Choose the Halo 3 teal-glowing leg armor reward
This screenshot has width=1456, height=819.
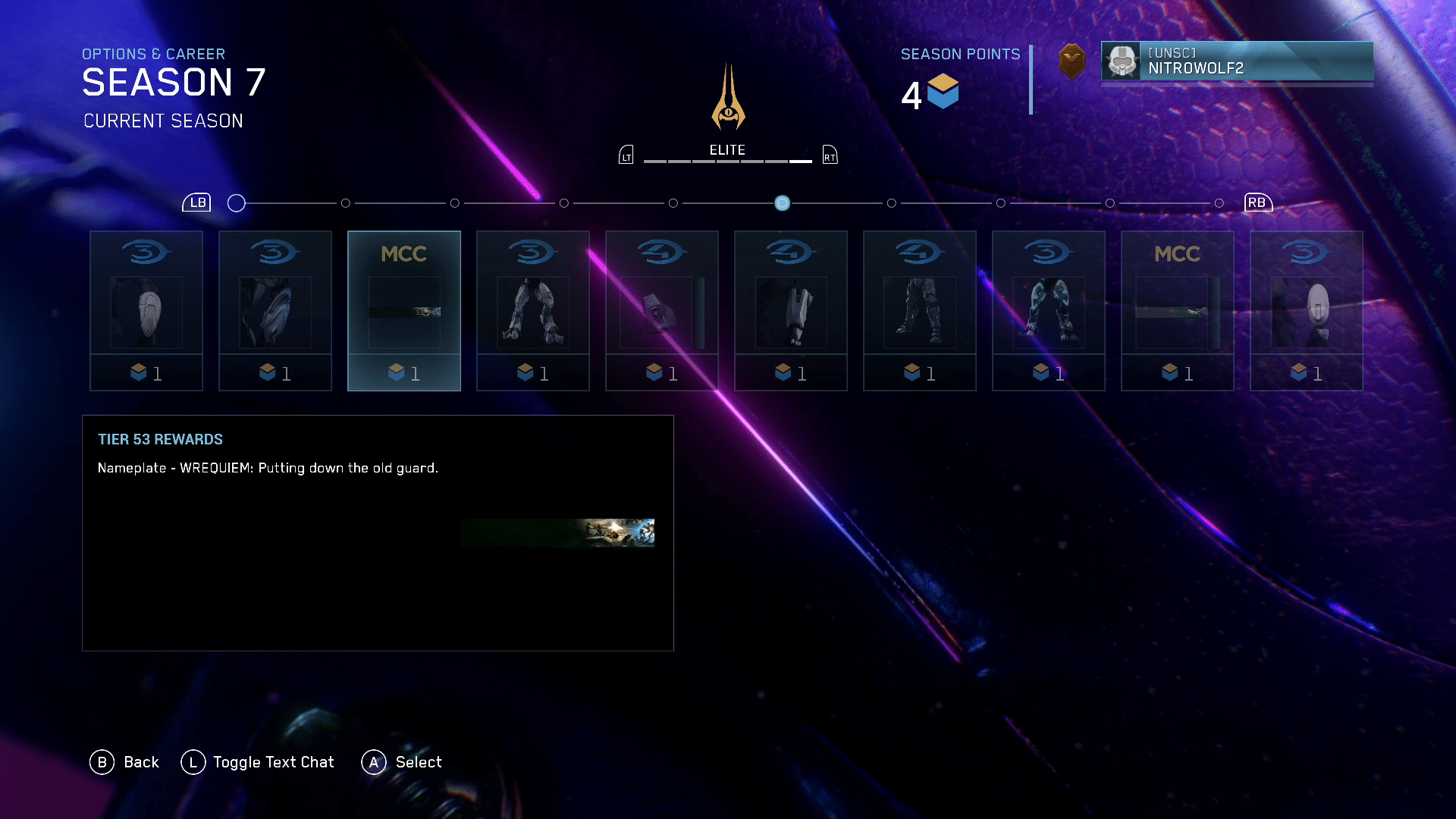pyautogui.click(x=1048, y=311)
